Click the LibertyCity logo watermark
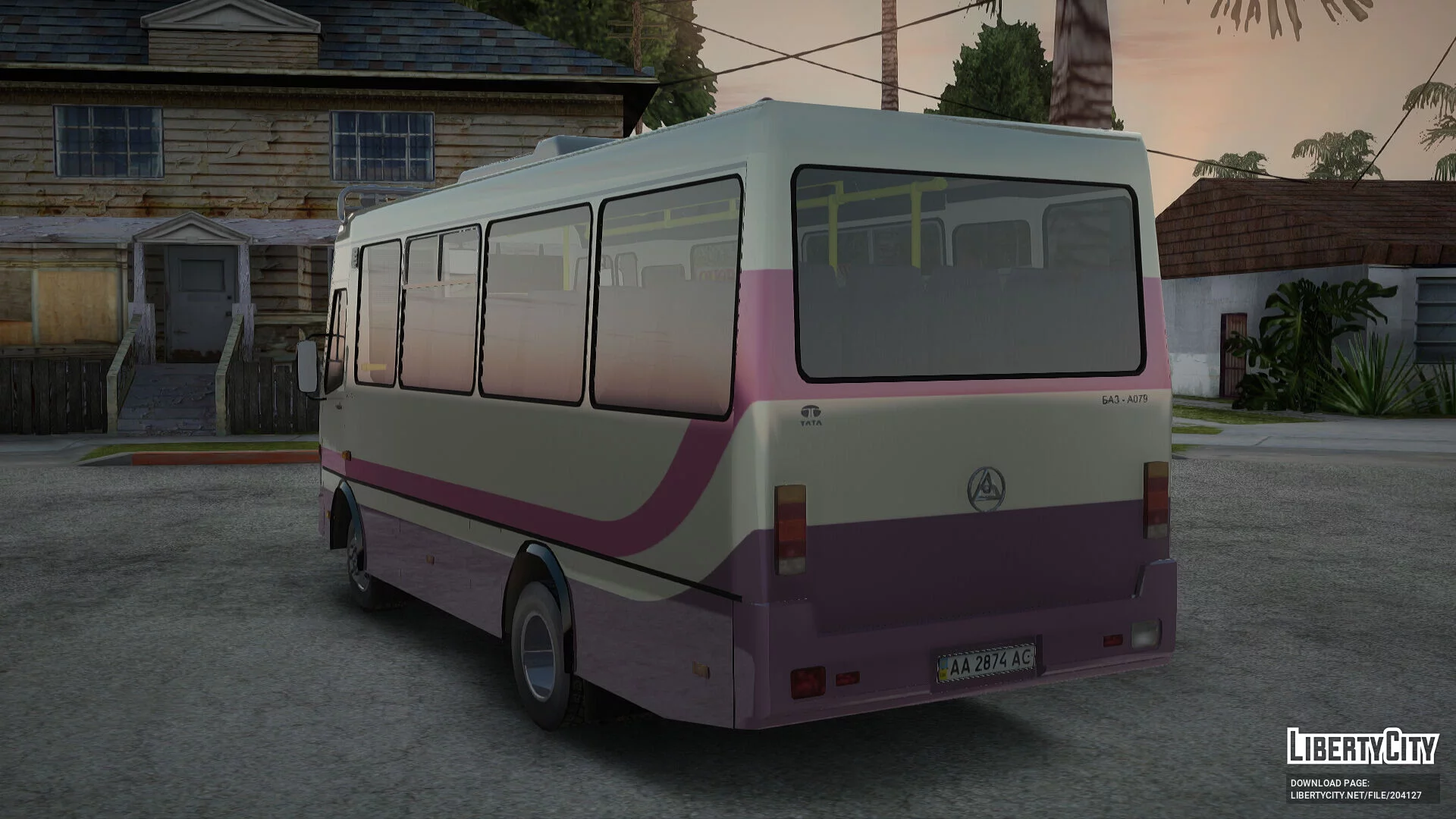The width and height of the screenshot is (1456, 819). click(x=1362, y=746)
